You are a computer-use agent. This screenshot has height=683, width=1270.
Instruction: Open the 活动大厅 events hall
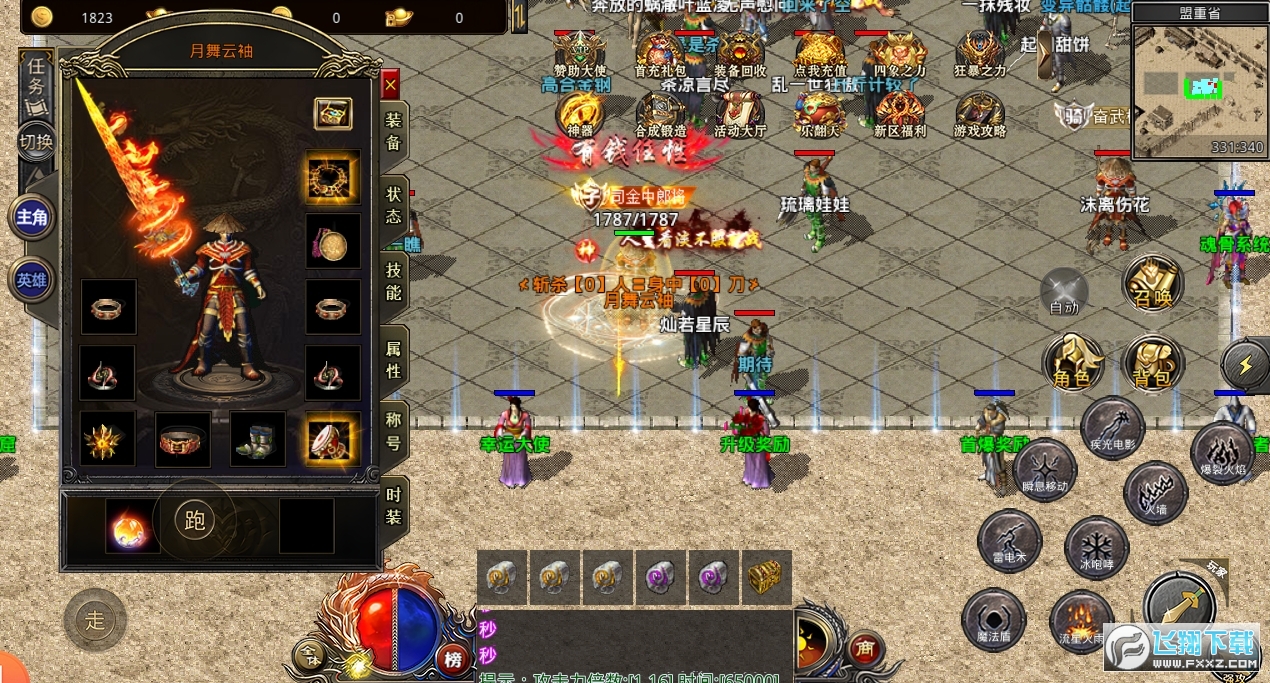(740, 114)
